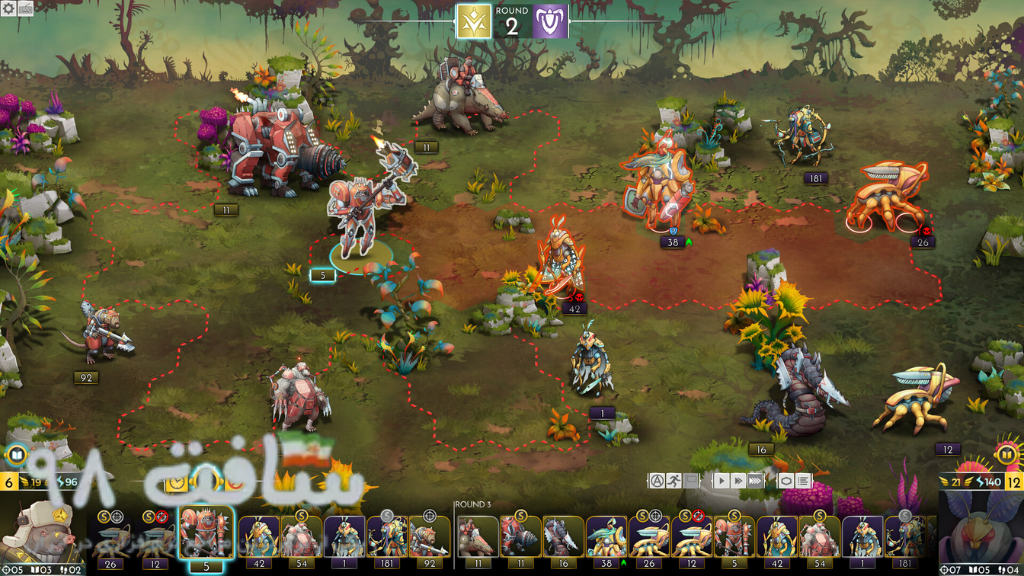1024x576 pixels.
Task: Select the insect enemy hero portrait
Action: (980, 535)
